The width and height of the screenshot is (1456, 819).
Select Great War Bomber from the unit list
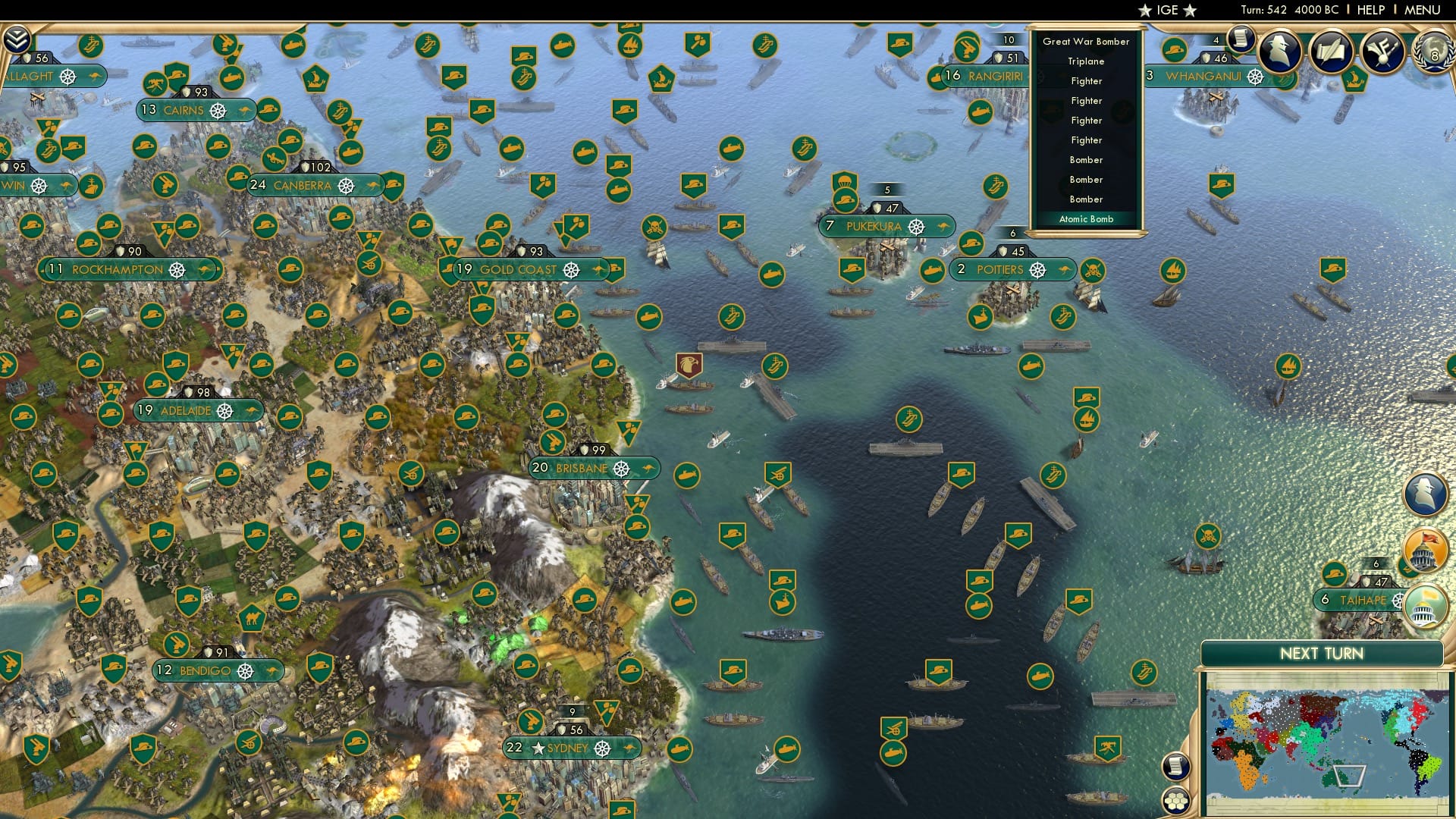click(1086, 42)
